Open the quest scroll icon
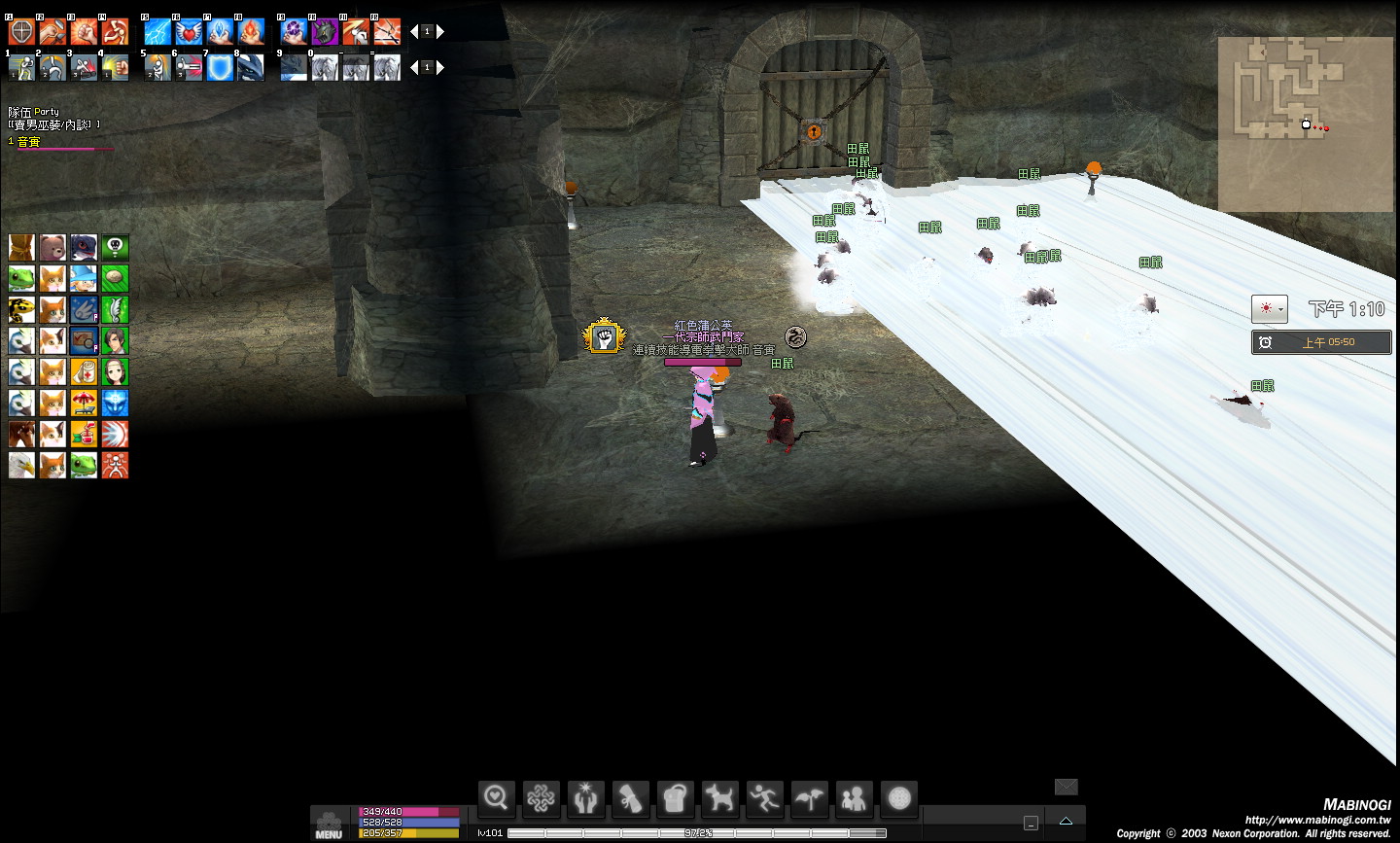This screenshot has height=843, width=1400. pos(630,798)
